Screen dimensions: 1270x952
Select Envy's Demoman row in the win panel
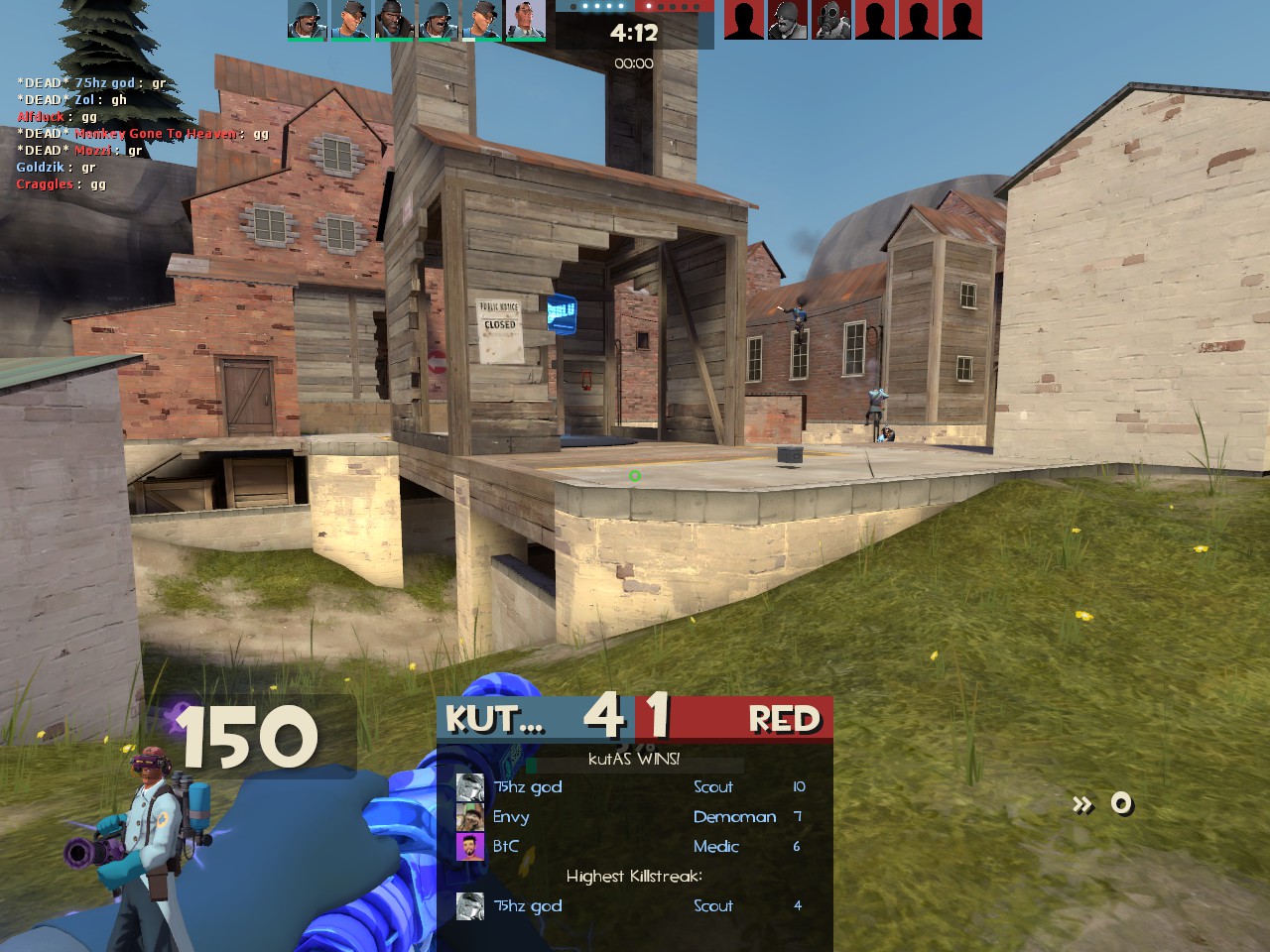pos(633,817)
